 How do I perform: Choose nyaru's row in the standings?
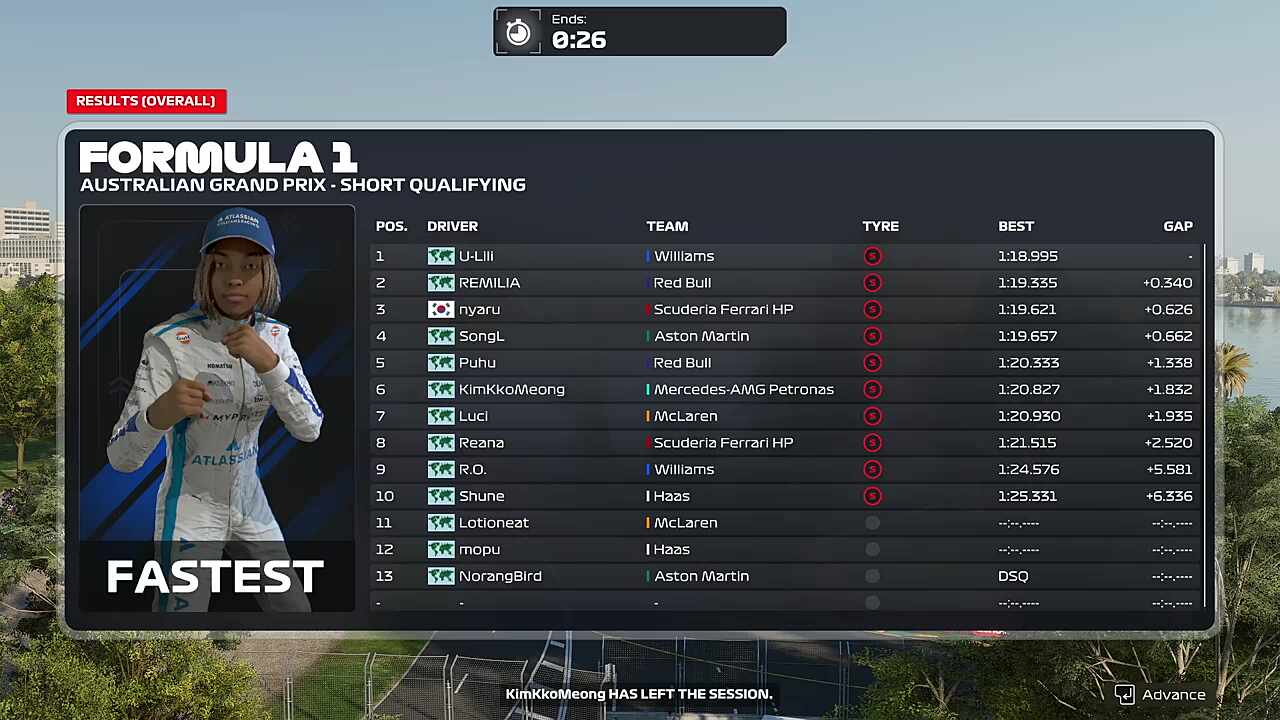785,310
